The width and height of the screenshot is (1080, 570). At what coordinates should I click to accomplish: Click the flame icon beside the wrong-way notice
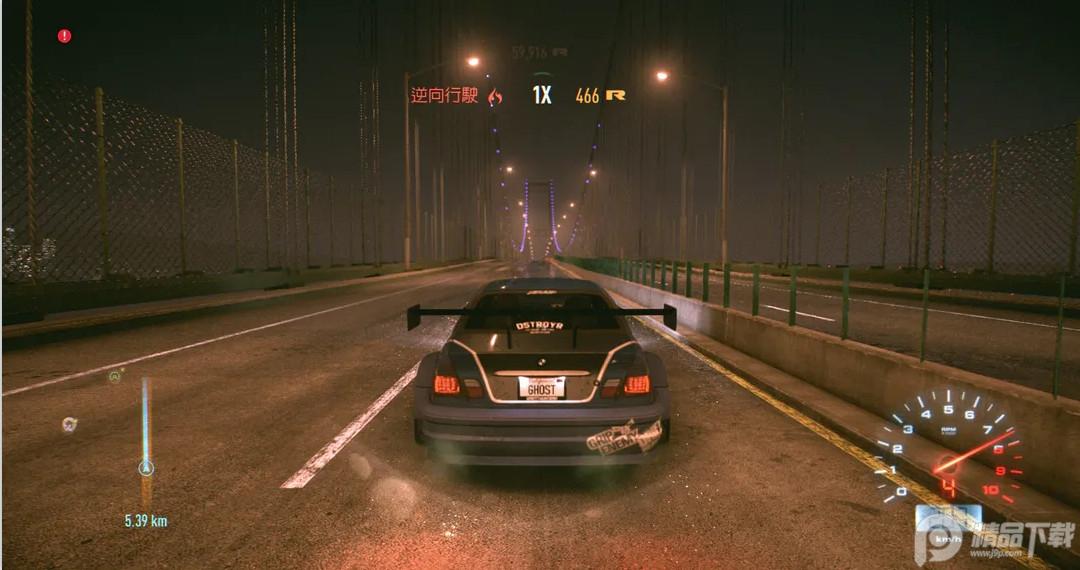pos(495,96)
